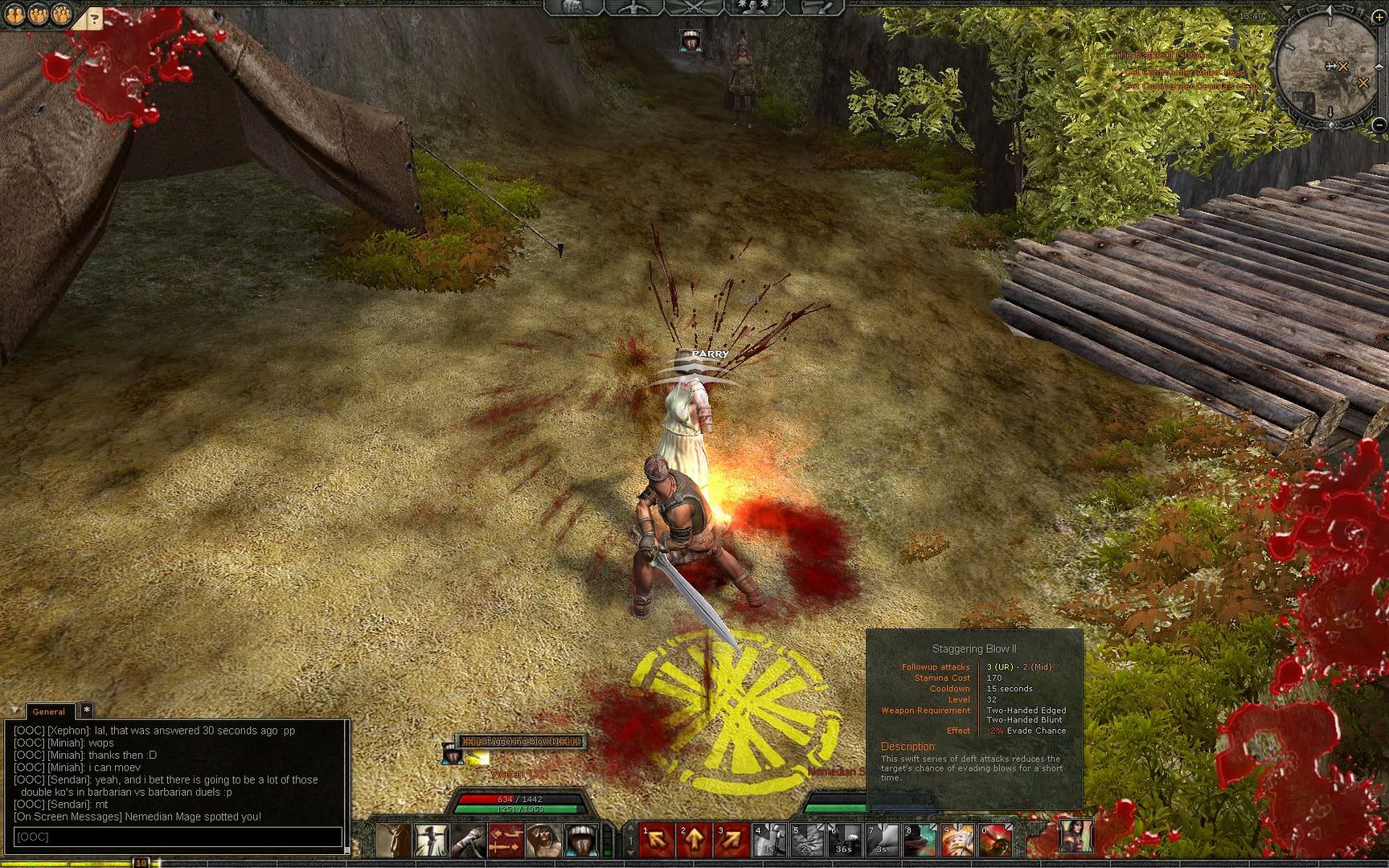Use the straight-up attack arrow in slot 2
Image resolution: width=1389 pixels, height=868 pixels.
pyautogui.click(x=694, y=840)
